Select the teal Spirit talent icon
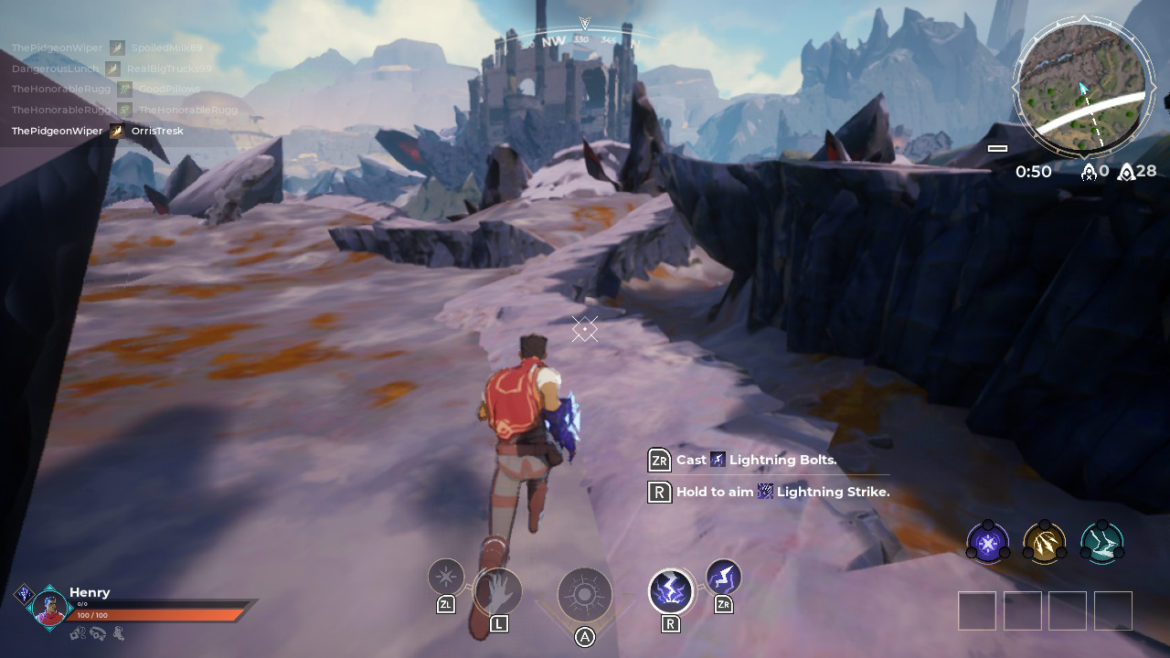The height and width of the screenshot is (658, 1170). point(1101,543)
